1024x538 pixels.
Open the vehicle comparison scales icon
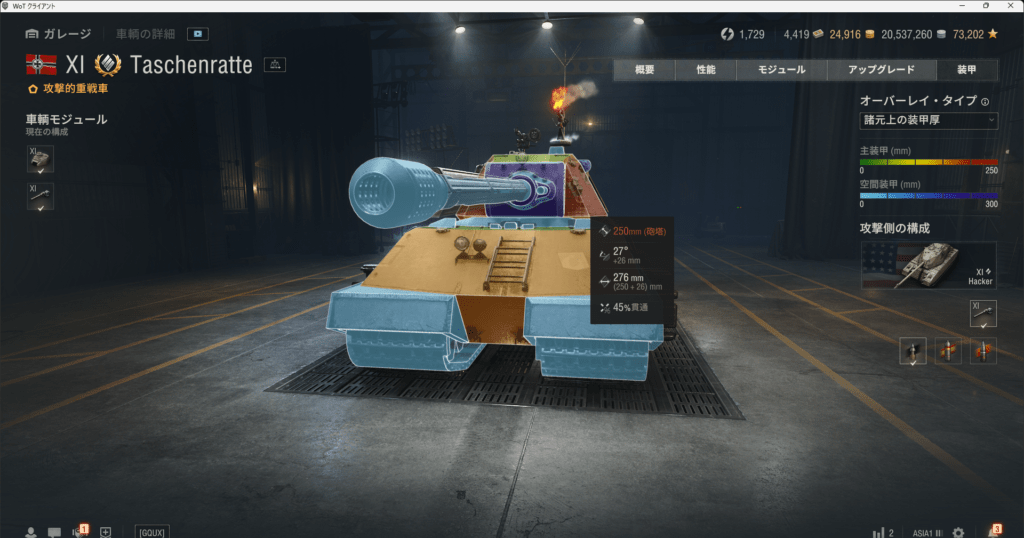275,65
